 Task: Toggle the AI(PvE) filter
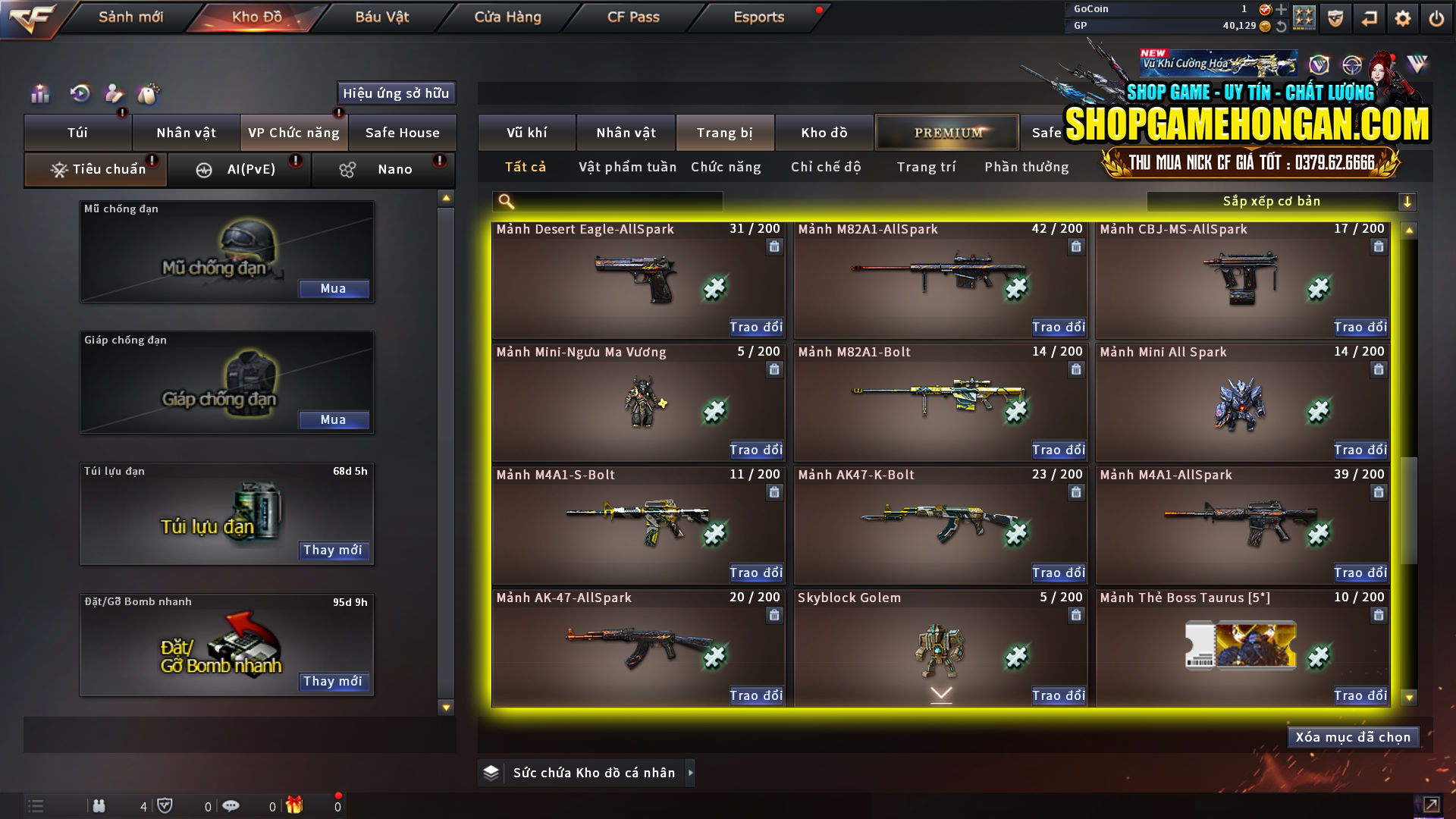(x=240, y=169)
